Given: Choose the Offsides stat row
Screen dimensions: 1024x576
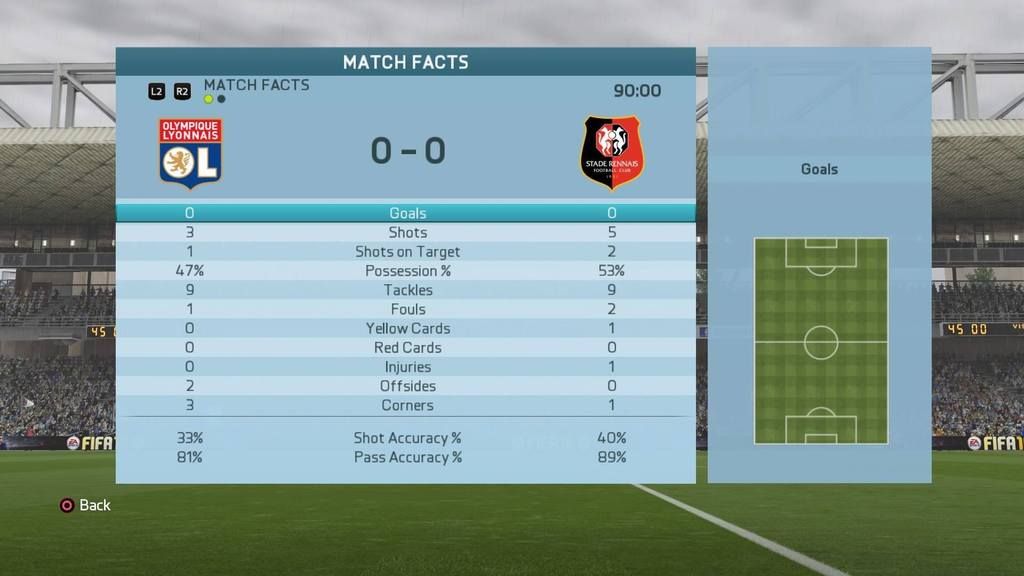Looking at the screenshot, I should tap(407, 386).
